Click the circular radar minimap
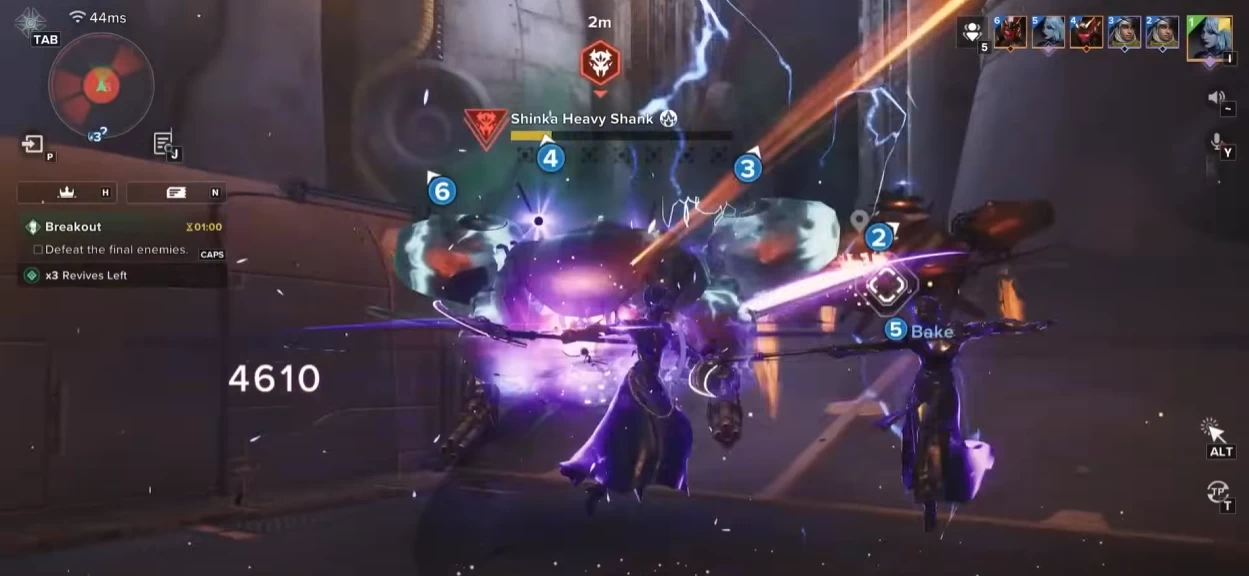Screen dimensions: 1249x576 [x=101, y=84]
